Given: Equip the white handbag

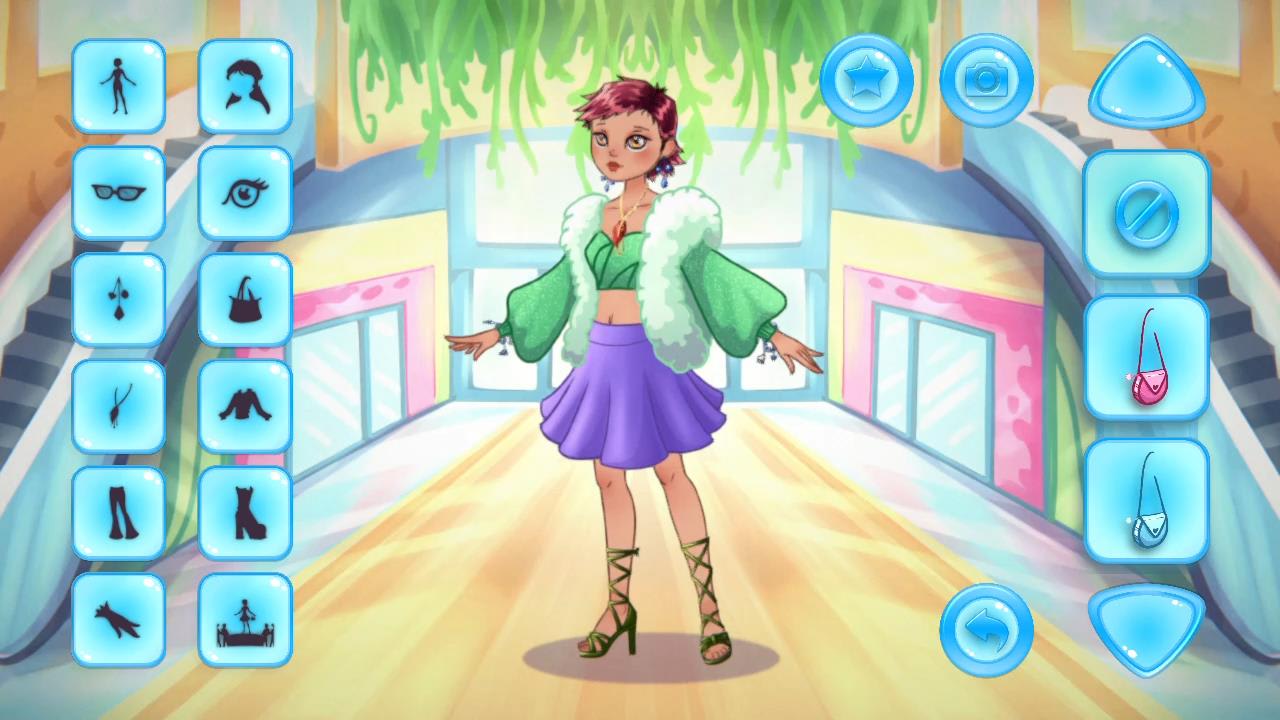Looking at the screenshot, I should (1146, 500).
